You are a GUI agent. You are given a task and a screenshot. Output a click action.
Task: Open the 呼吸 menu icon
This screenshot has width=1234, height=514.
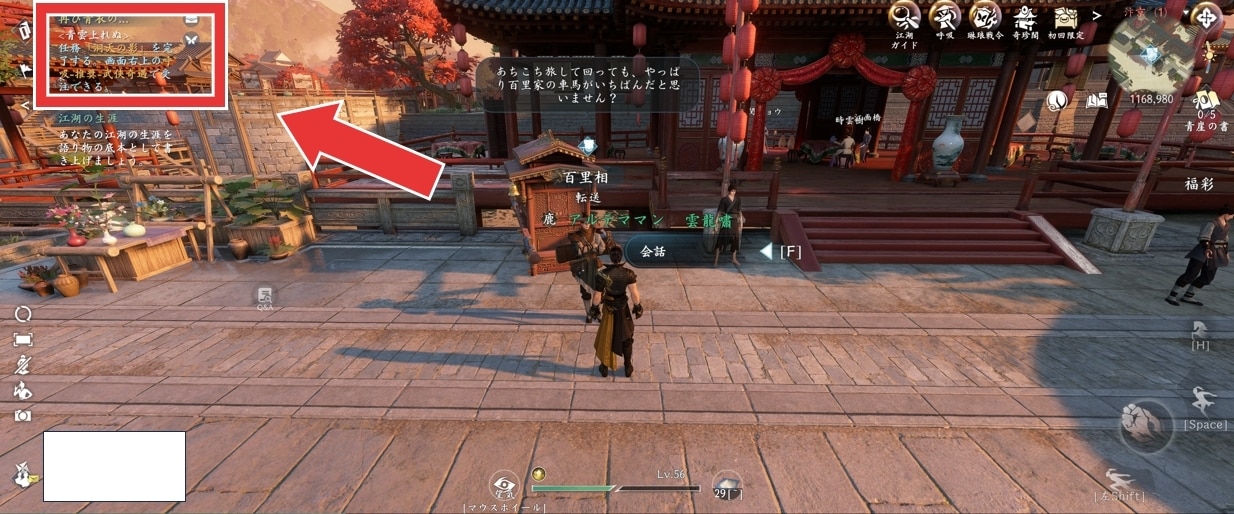coord(944,16)
